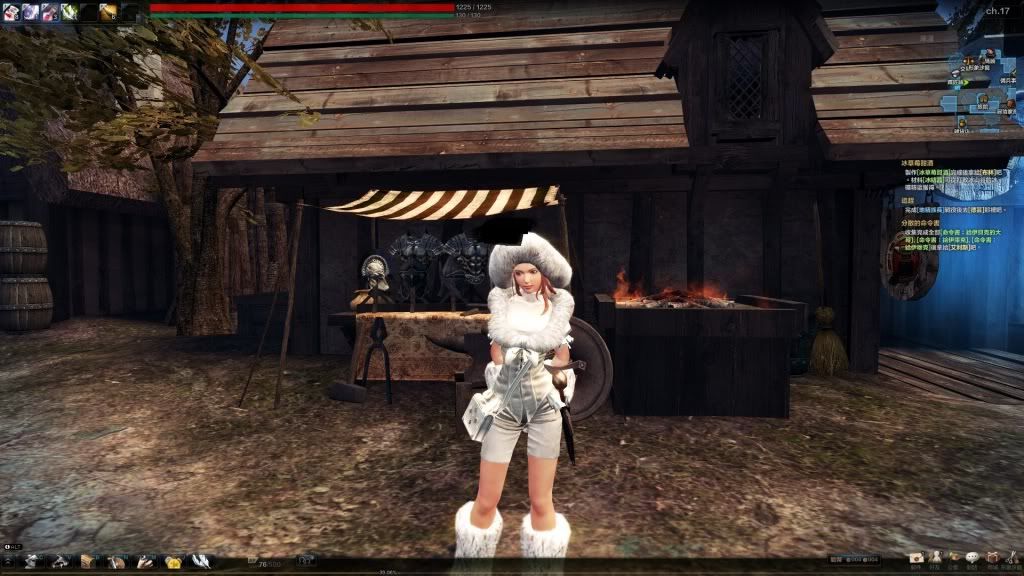Open the crossed tools settings icon
Screen dimensions: 1024x576
tap(1010, 557)
